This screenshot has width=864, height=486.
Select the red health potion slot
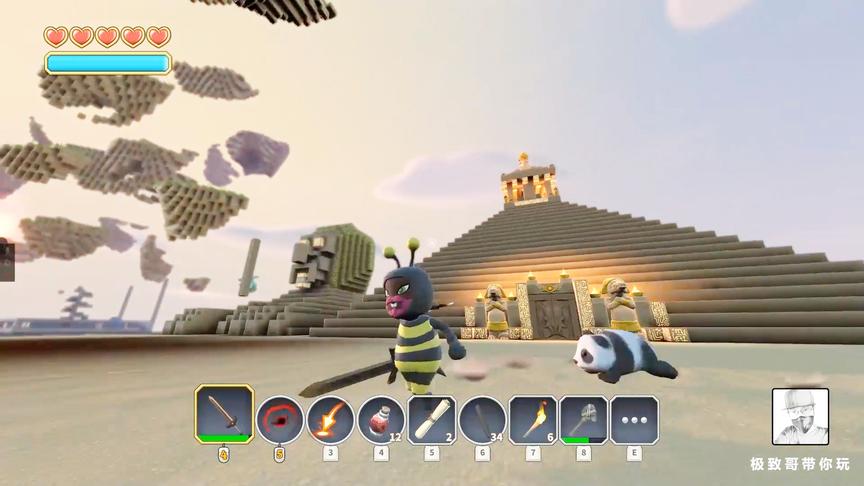381,420
